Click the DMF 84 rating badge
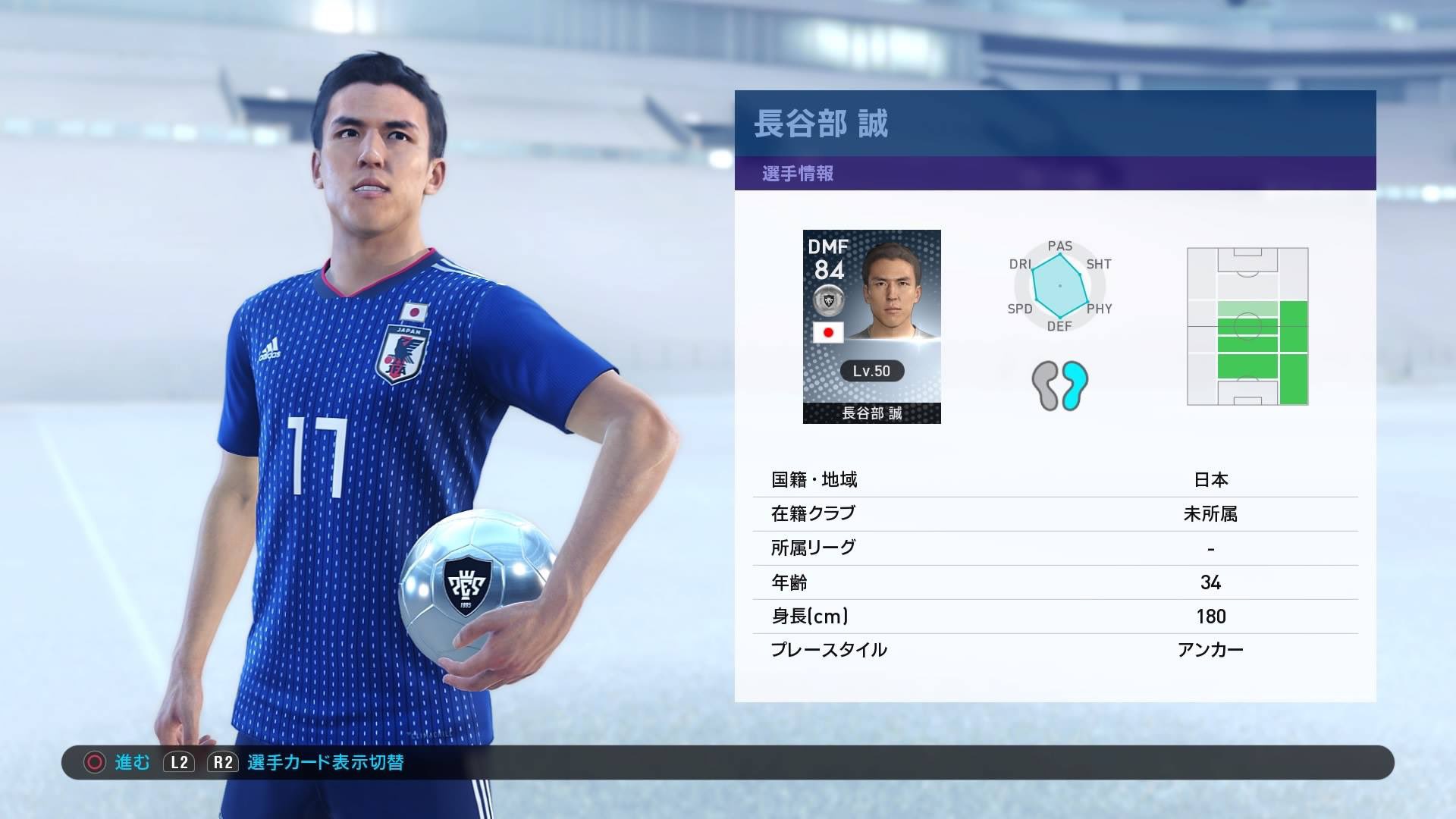The image size is (1456, 819). tap(829, 261)
